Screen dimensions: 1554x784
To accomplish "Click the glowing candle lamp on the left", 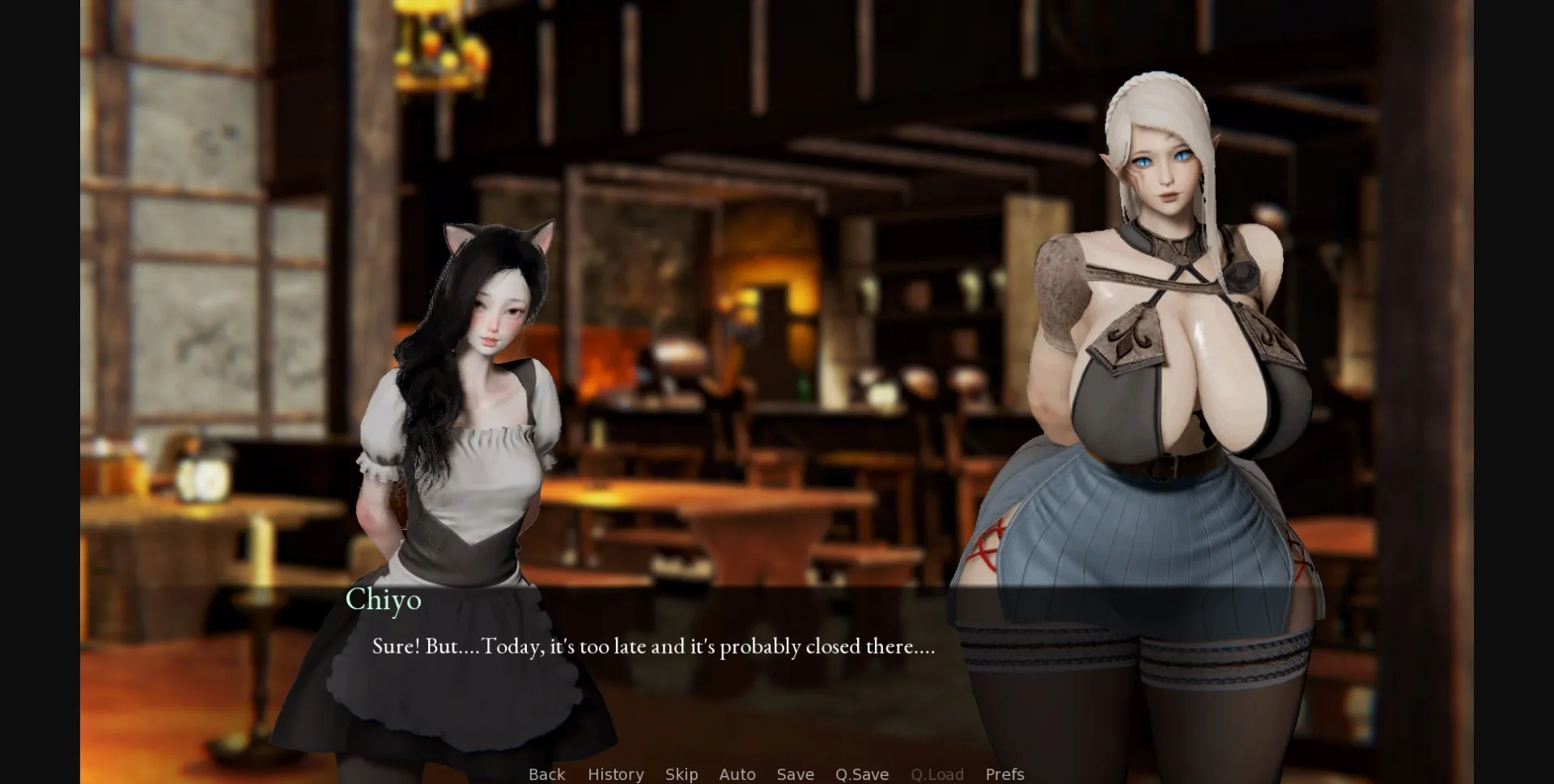I will [204, 481].
